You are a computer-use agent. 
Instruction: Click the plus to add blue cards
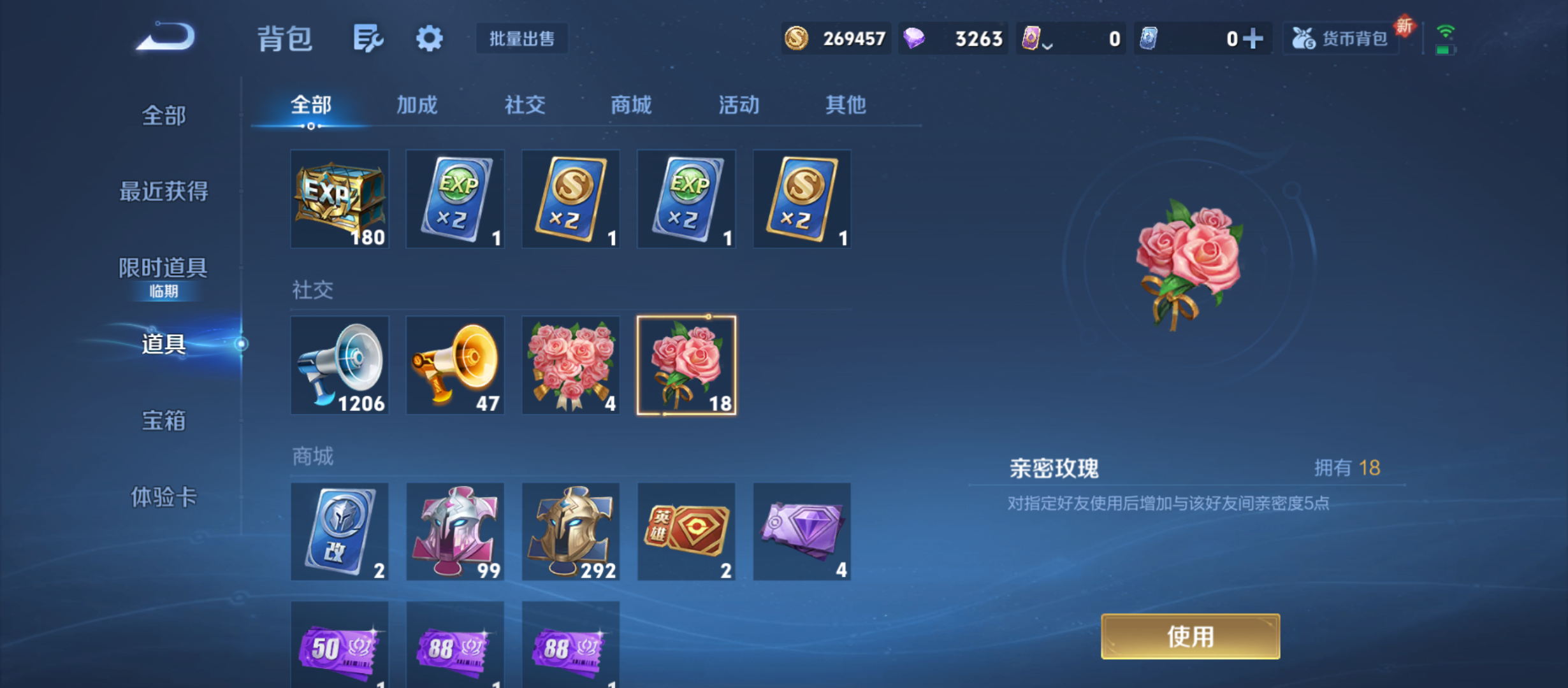click(1253, 38)
